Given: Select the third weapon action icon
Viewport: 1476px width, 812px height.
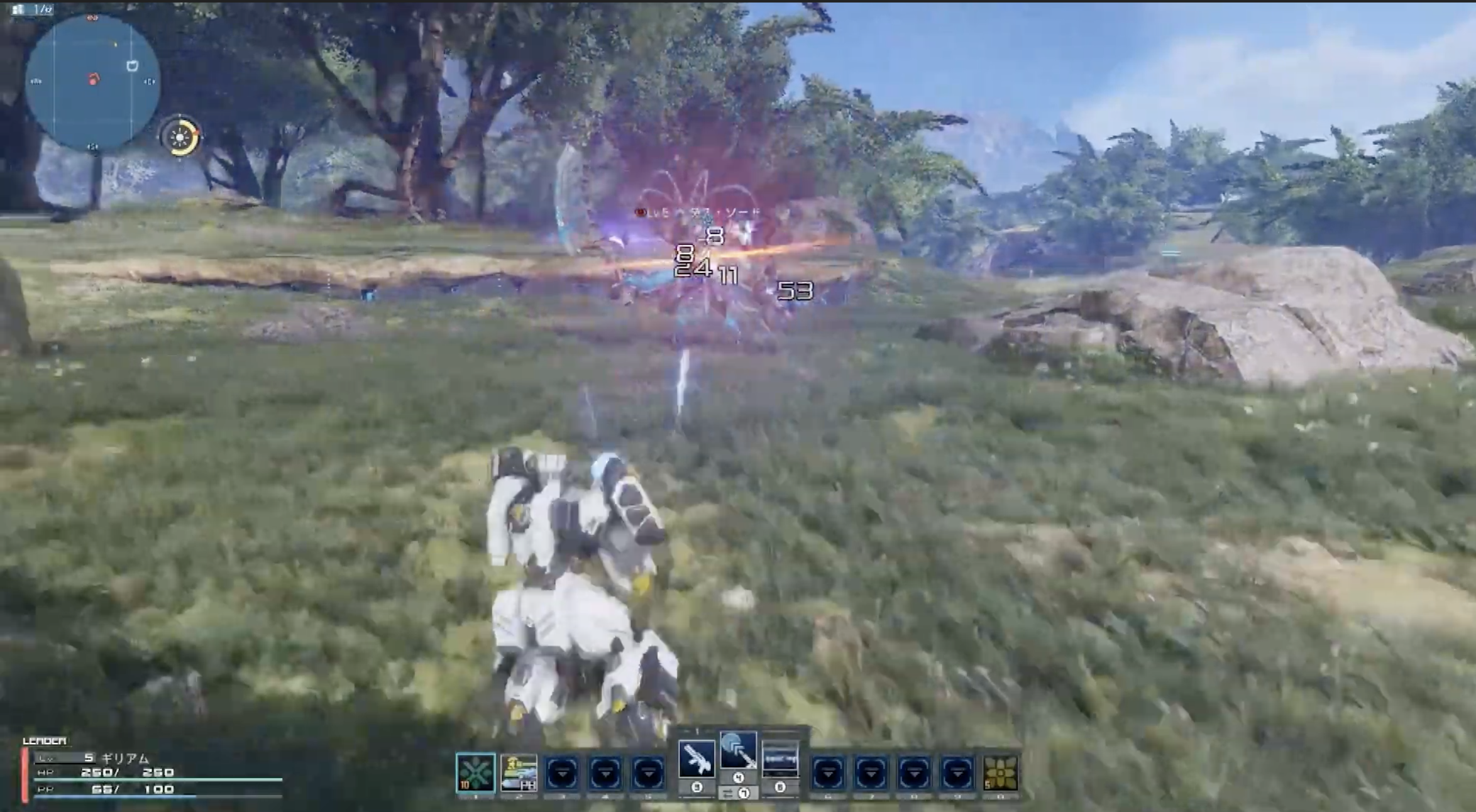Looking at the screenshot, I should click(780, 759).
